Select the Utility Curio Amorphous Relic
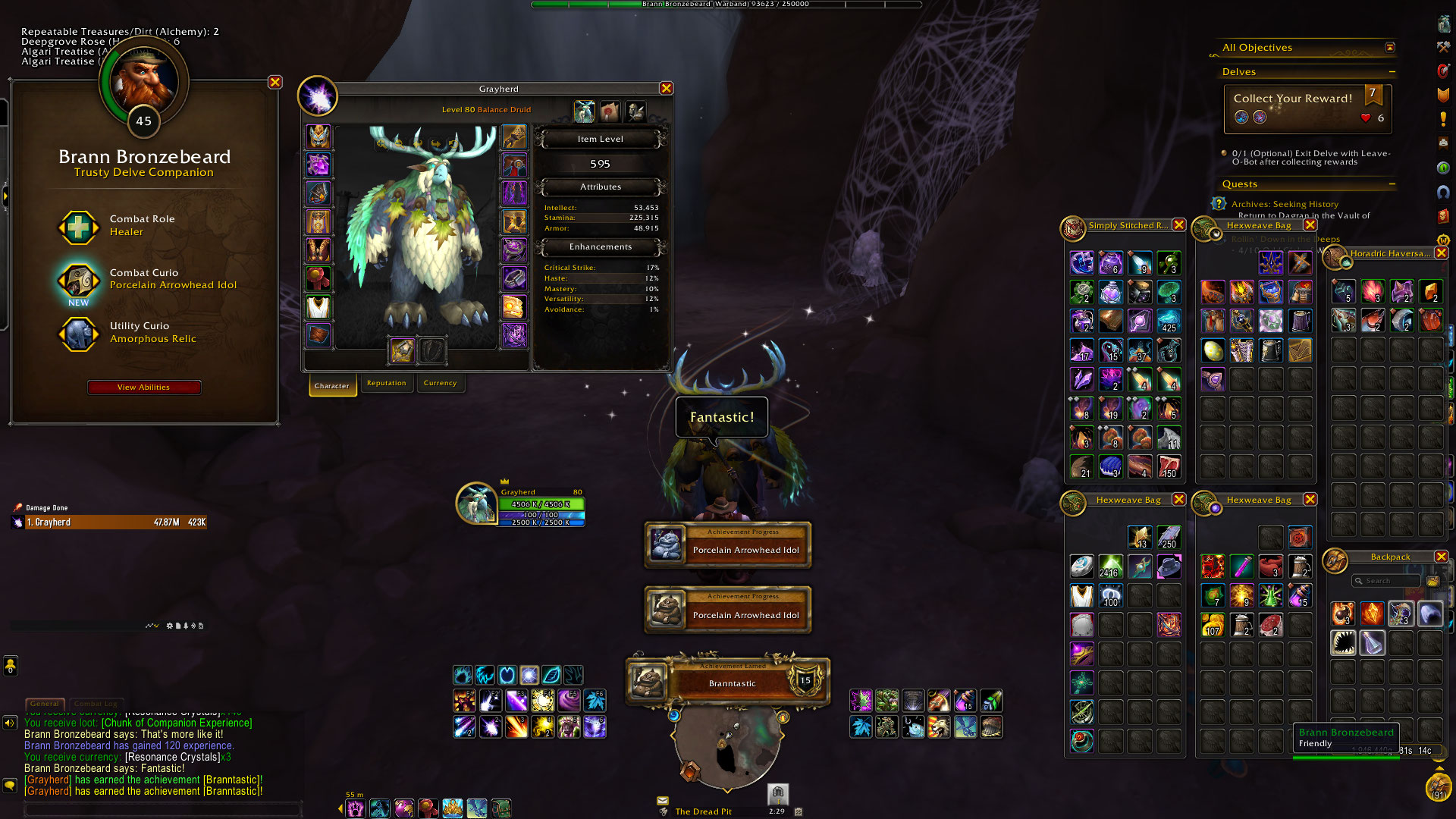The width and height of the screenshot is (1456, 819). pyautogui.click(x=80, y=333)
